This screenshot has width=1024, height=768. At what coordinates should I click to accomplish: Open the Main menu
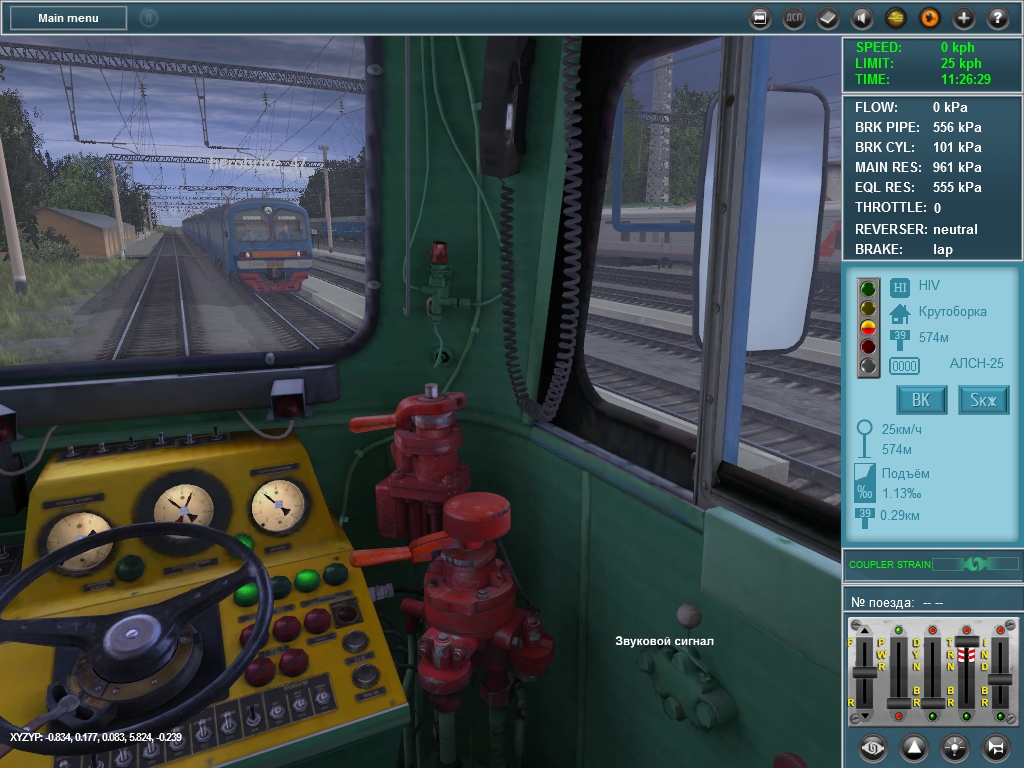pyautogui.click(x=68, y=17)
